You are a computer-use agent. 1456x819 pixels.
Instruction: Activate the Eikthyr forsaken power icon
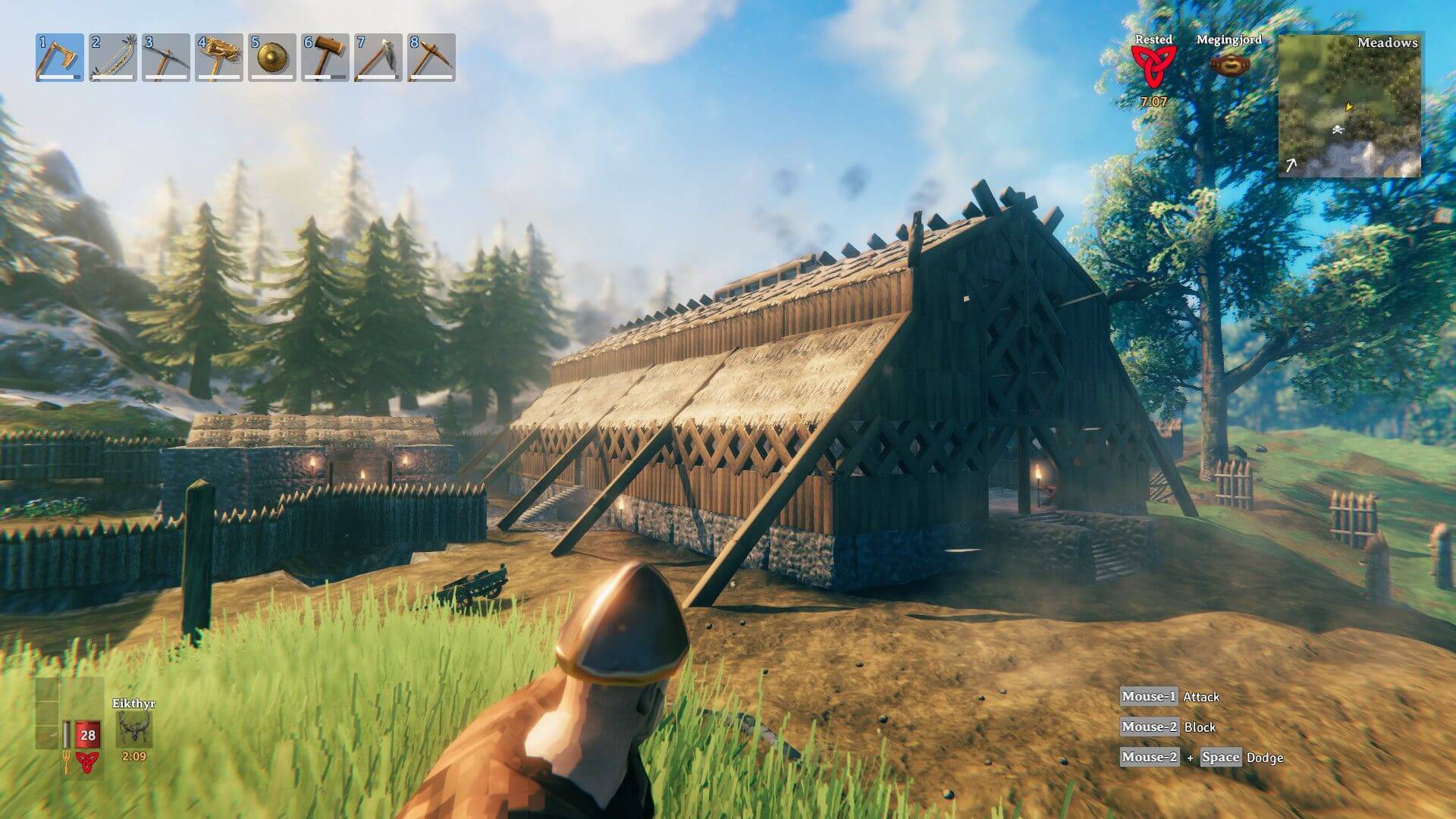click(134, 730)
